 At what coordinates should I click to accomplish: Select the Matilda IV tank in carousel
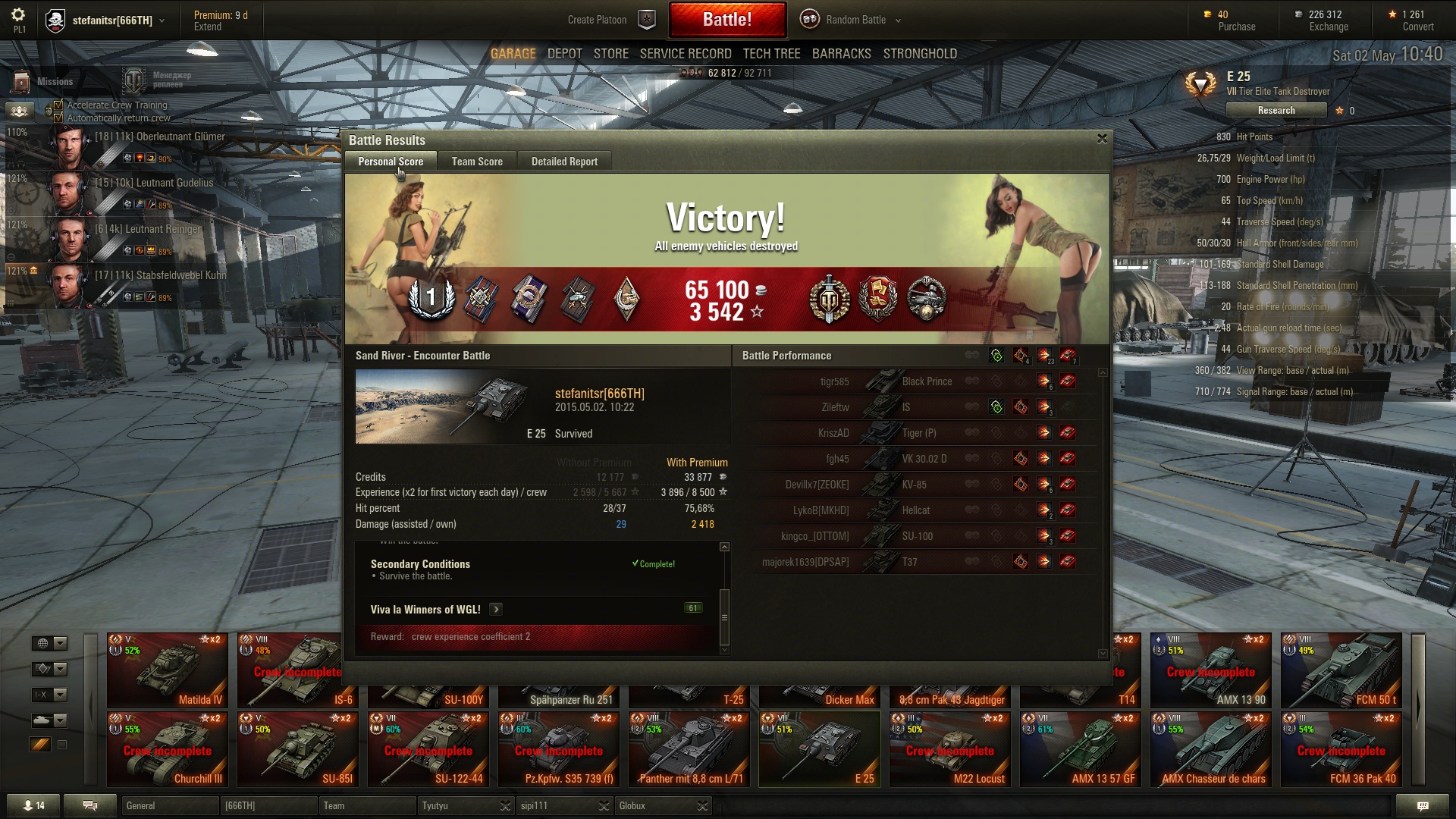(168, 670)
